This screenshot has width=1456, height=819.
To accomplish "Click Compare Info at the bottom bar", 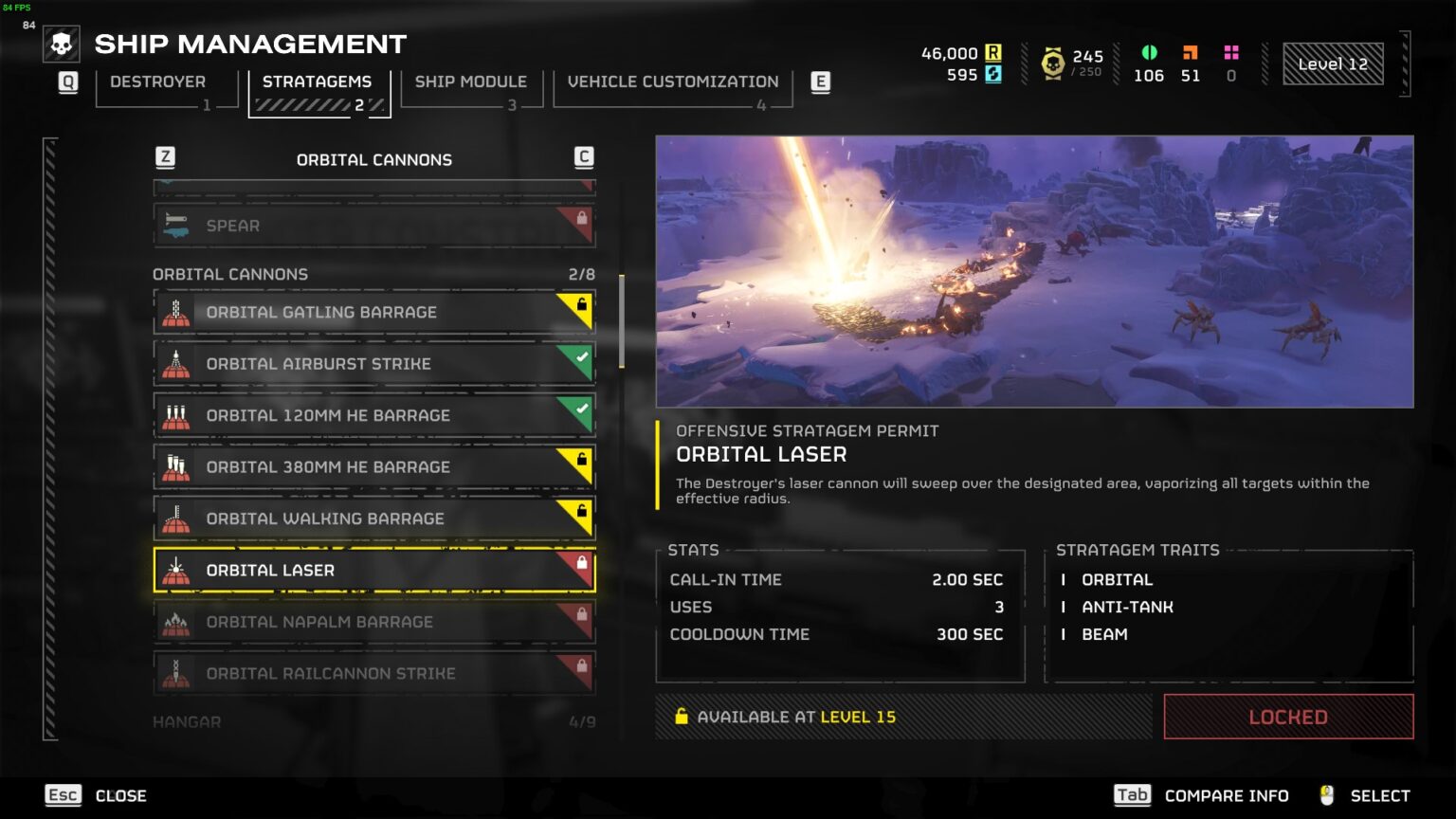I will [x=1228, y=795].
